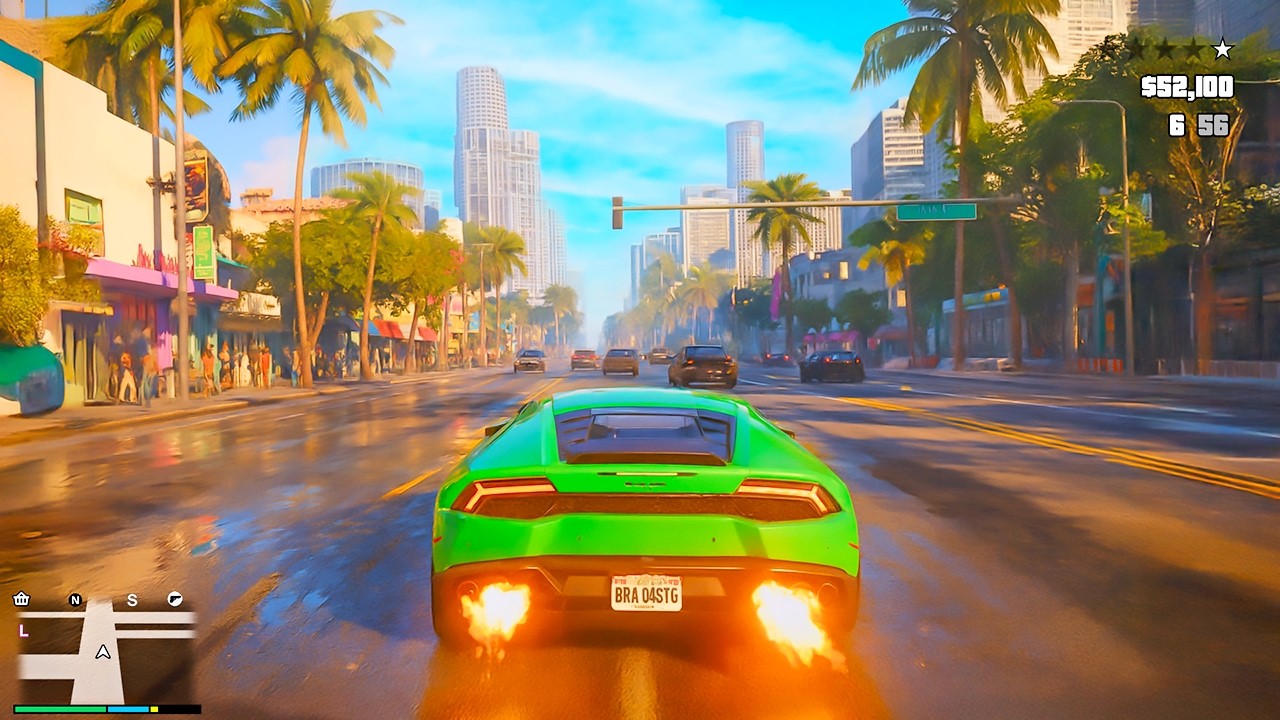1280x720 pixels.
Task: Click the $52,100 money counter
Action: point(1187,87)
